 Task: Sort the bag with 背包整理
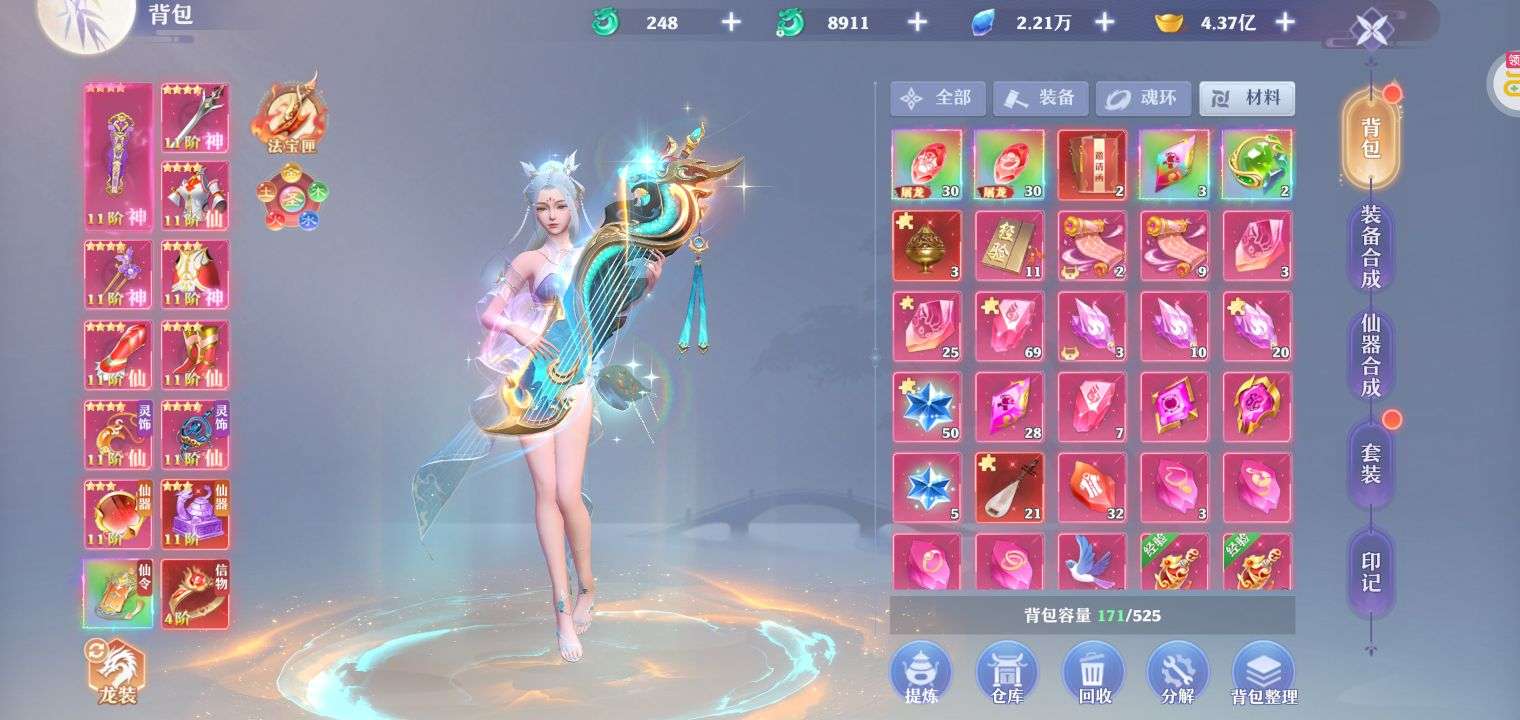pos(1263,673)
